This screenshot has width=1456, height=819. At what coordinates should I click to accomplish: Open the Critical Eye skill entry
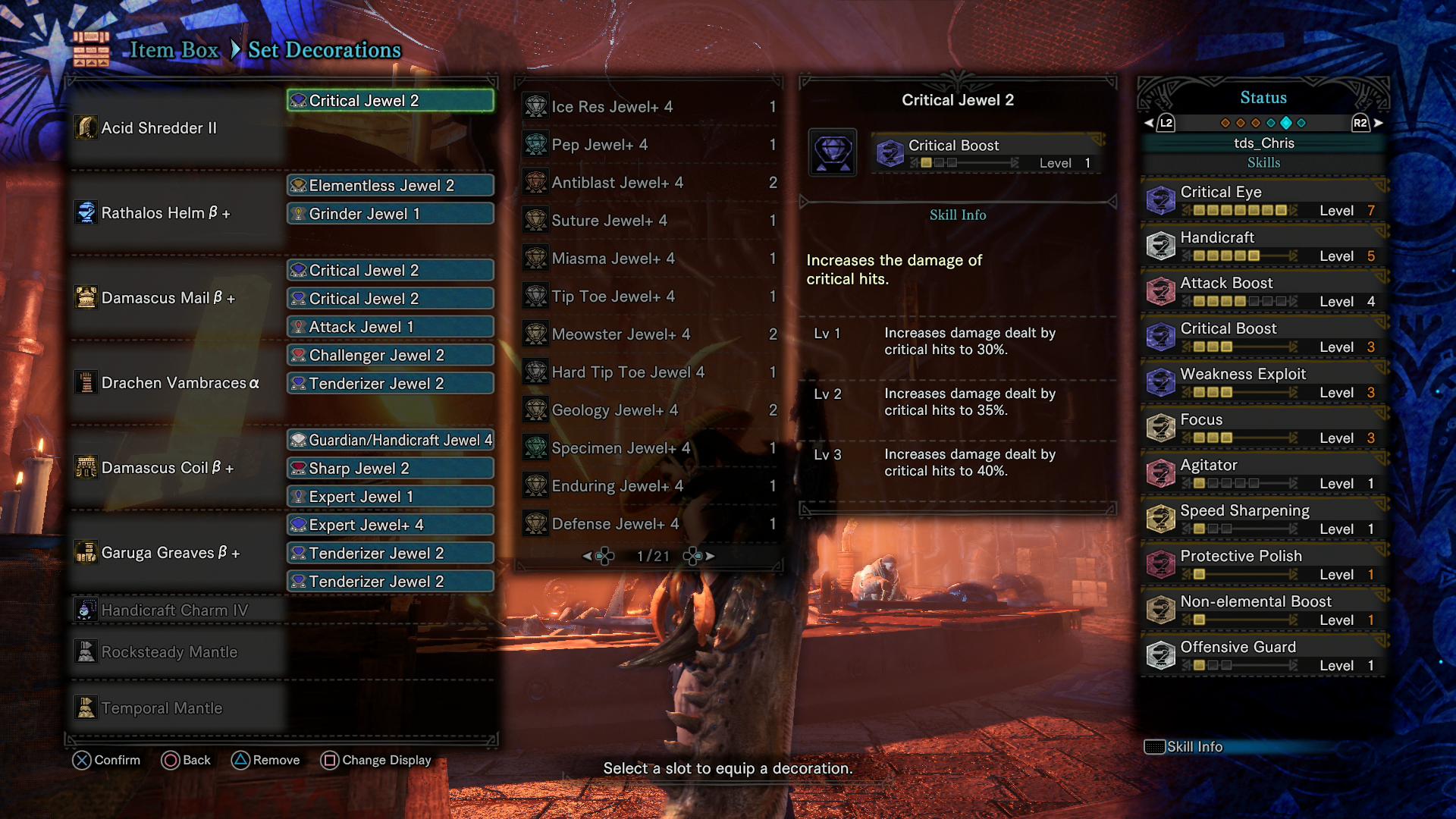(1263, 201)
